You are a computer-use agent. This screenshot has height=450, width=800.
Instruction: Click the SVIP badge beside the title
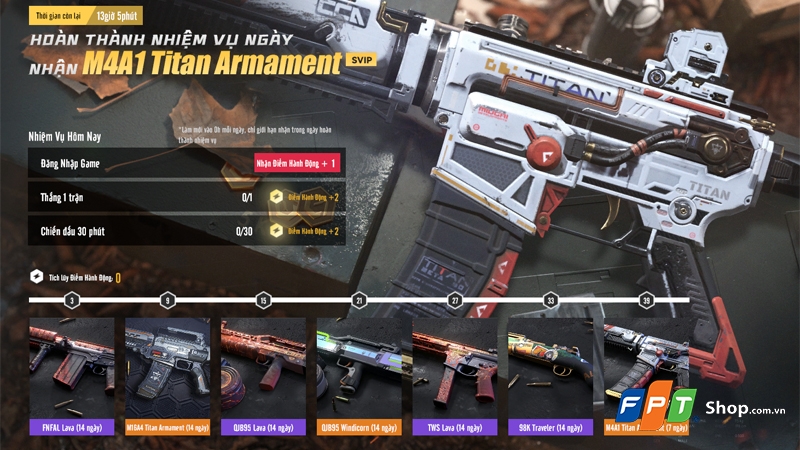click(361, 61)
